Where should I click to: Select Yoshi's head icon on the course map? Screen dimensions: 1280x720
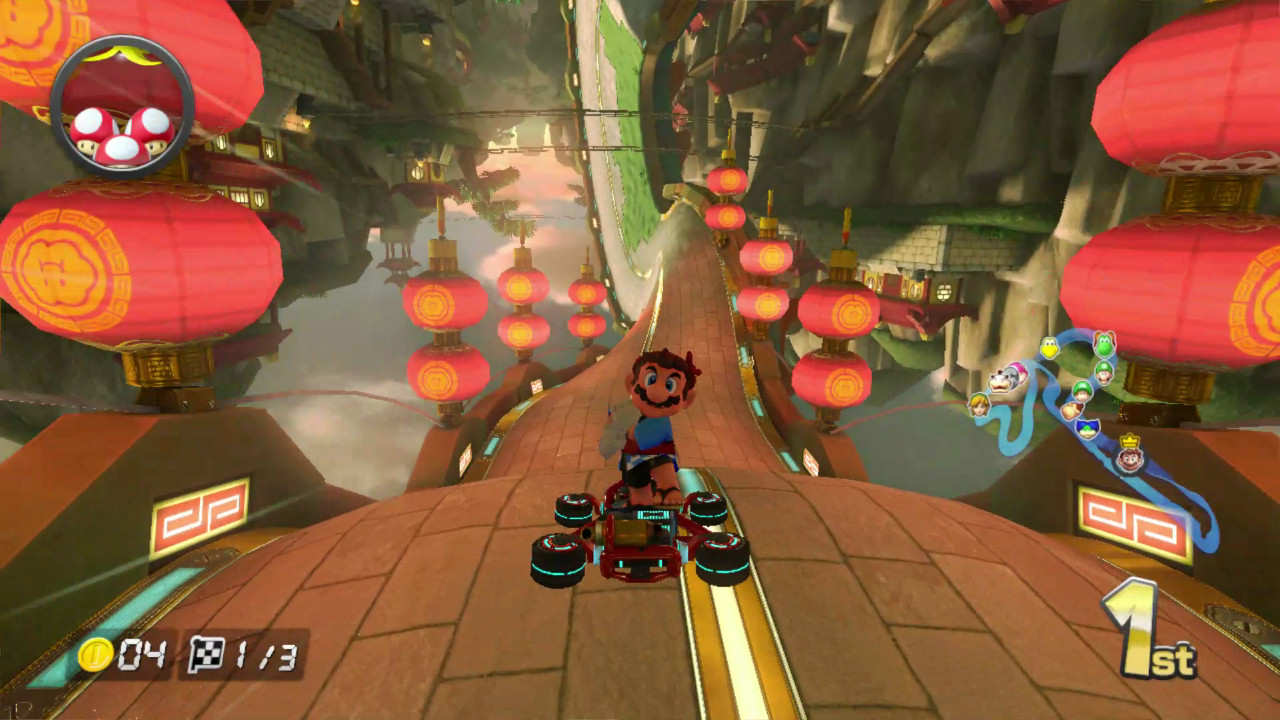point(1105,345)
